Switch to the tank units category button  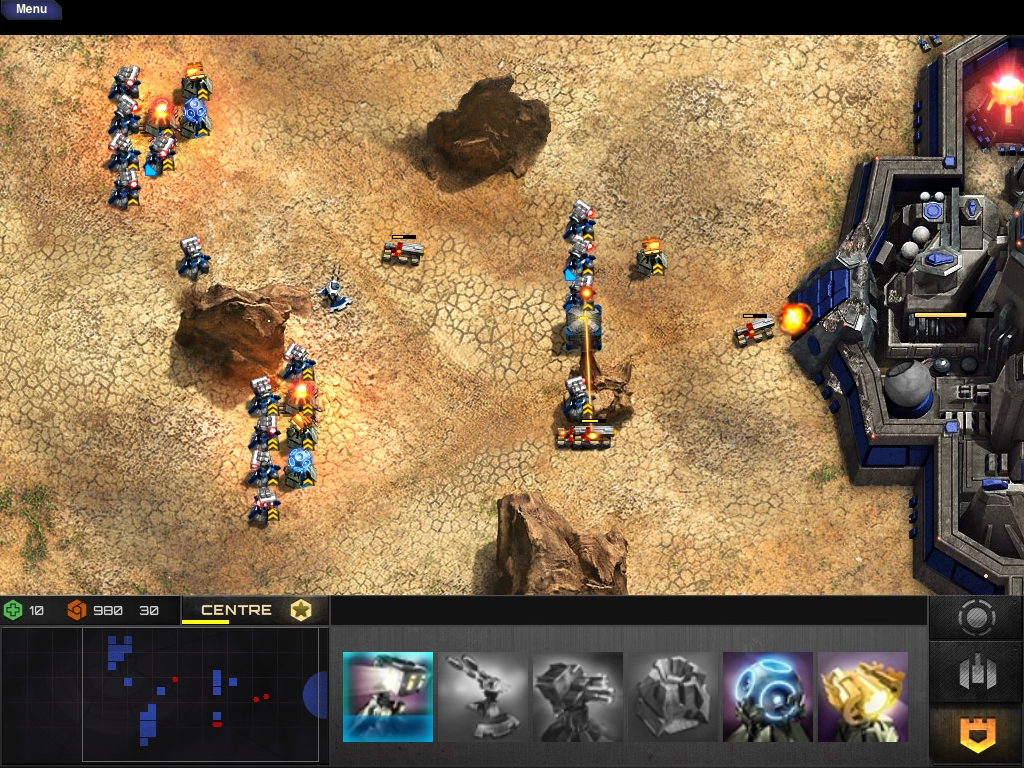click(x=976, y=673)
